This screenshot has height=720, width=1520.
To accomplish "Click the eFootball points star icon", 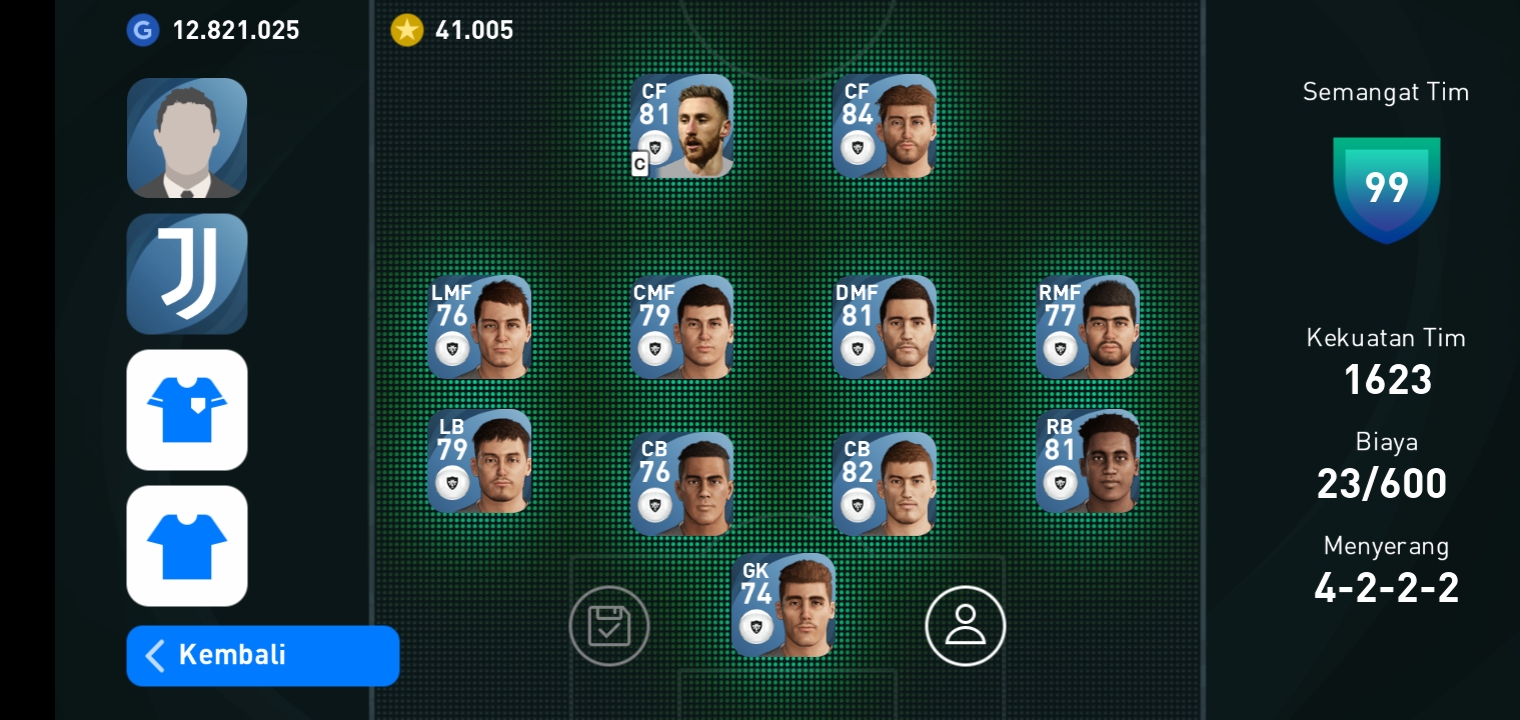I will click(x=407, y=30).
